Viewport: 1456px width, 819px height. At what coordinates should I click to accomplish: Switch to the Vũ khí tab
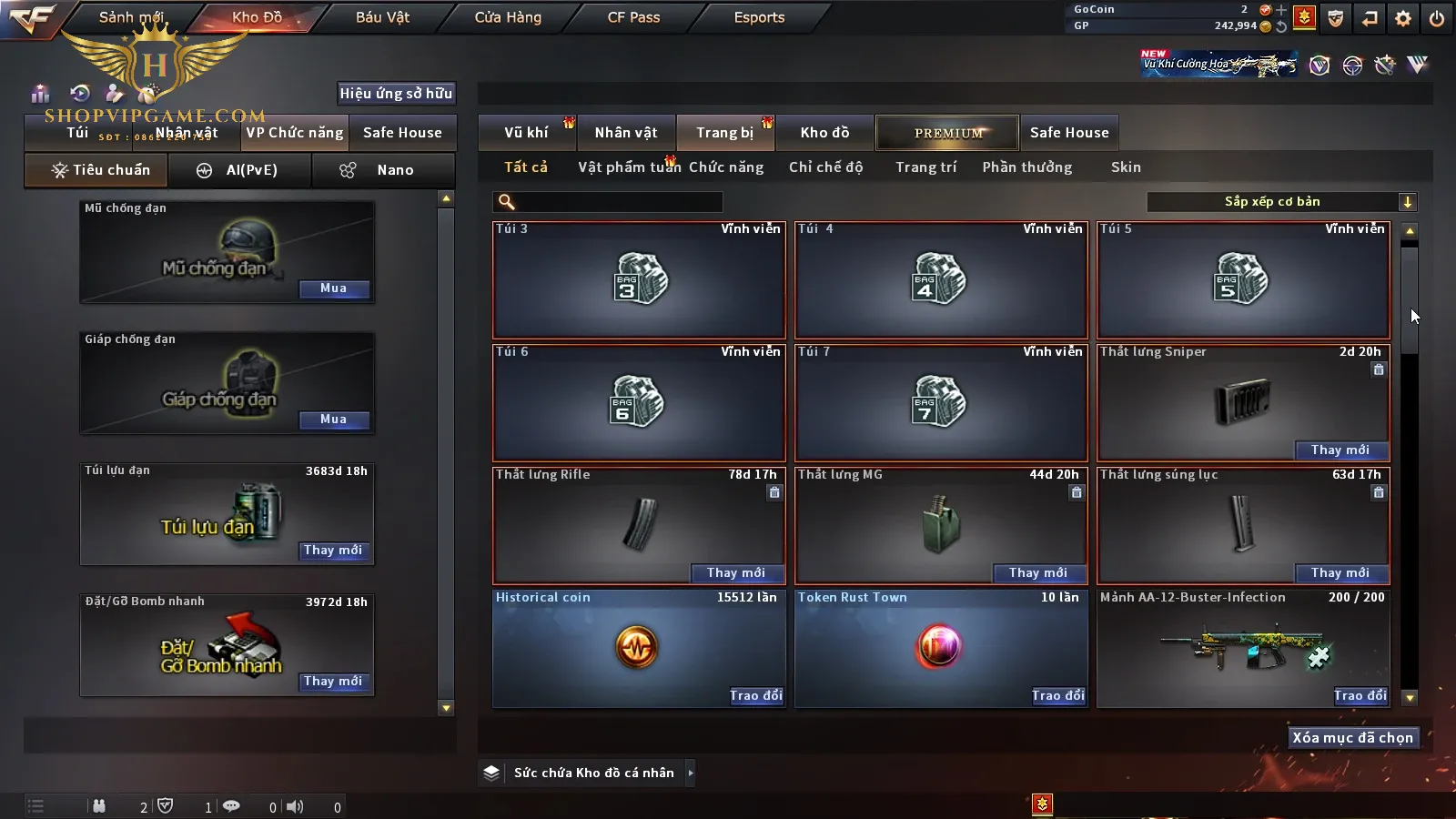(x=526, y=133)
